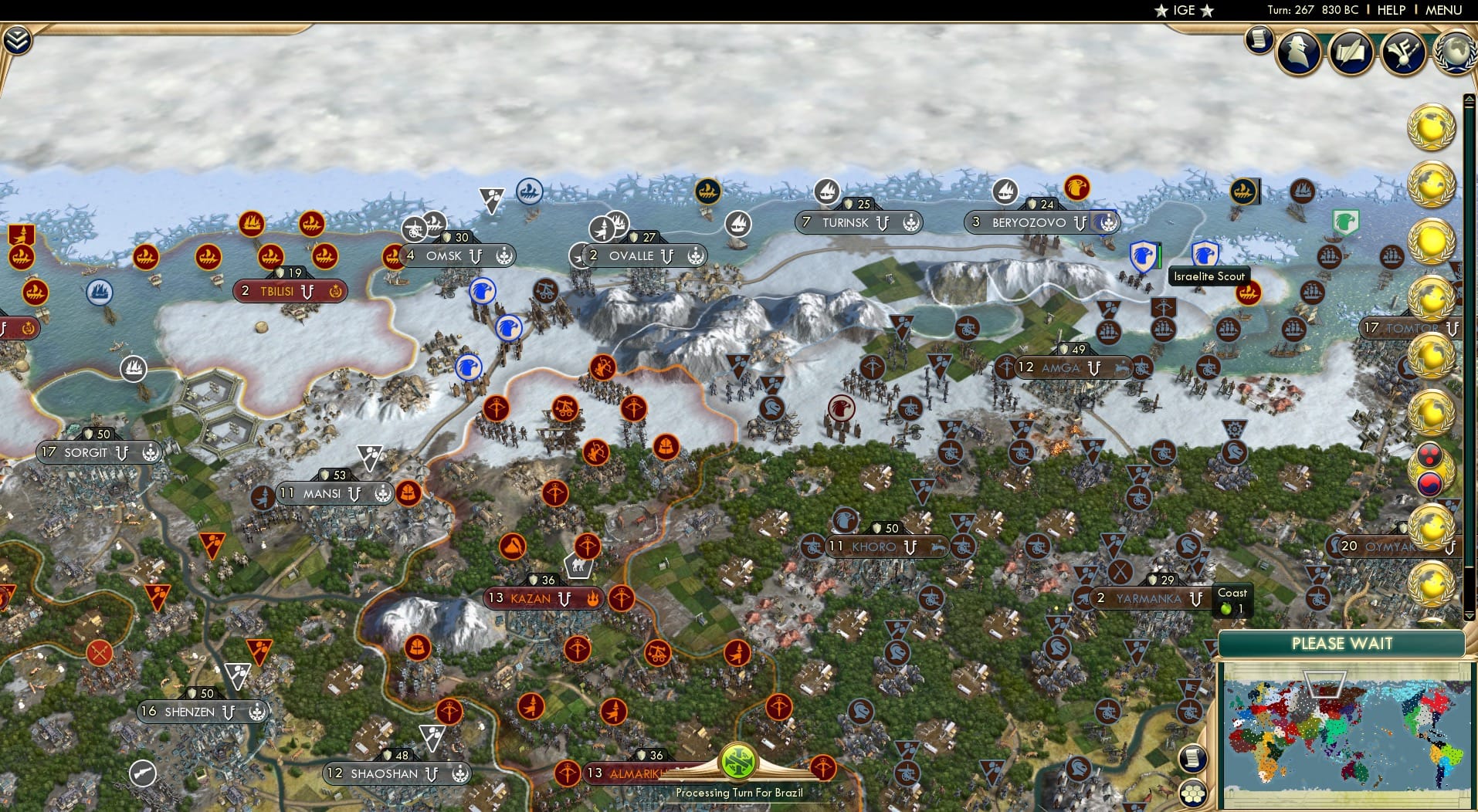This screenshot has height=812, width=1478.
Task: Click the anchor icon on the Omsk banner
Action: tap(503, 255)
